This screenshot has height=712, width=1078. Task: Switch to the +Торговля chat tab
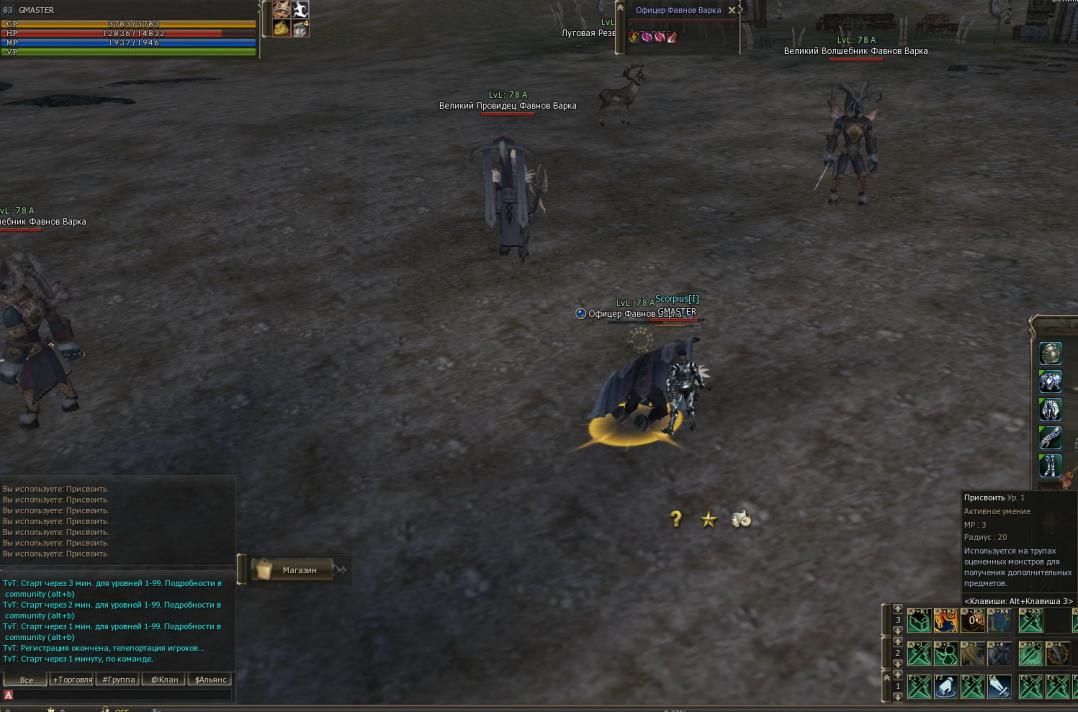(73, 680)
